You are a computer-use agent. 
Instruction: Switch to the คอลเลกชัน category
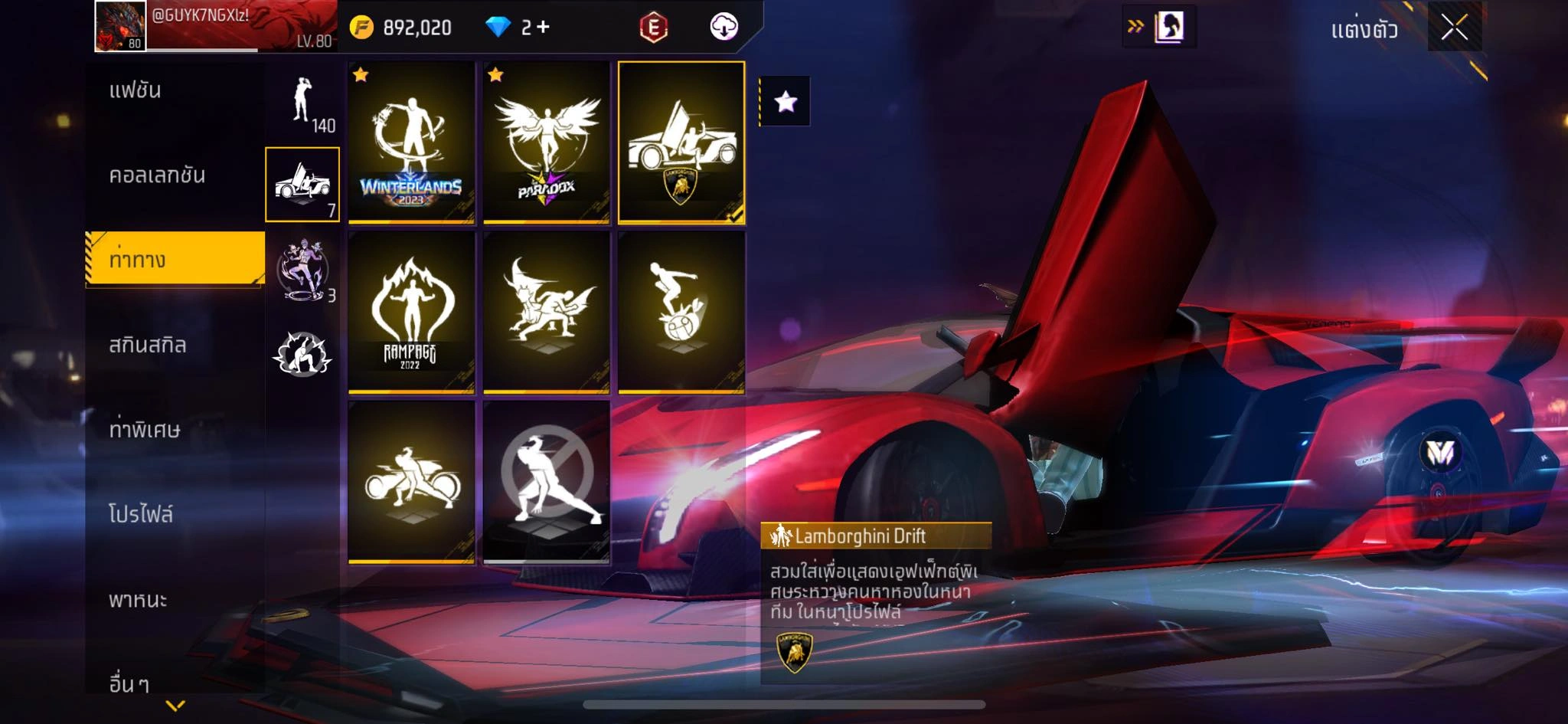(x=157, y=175)
